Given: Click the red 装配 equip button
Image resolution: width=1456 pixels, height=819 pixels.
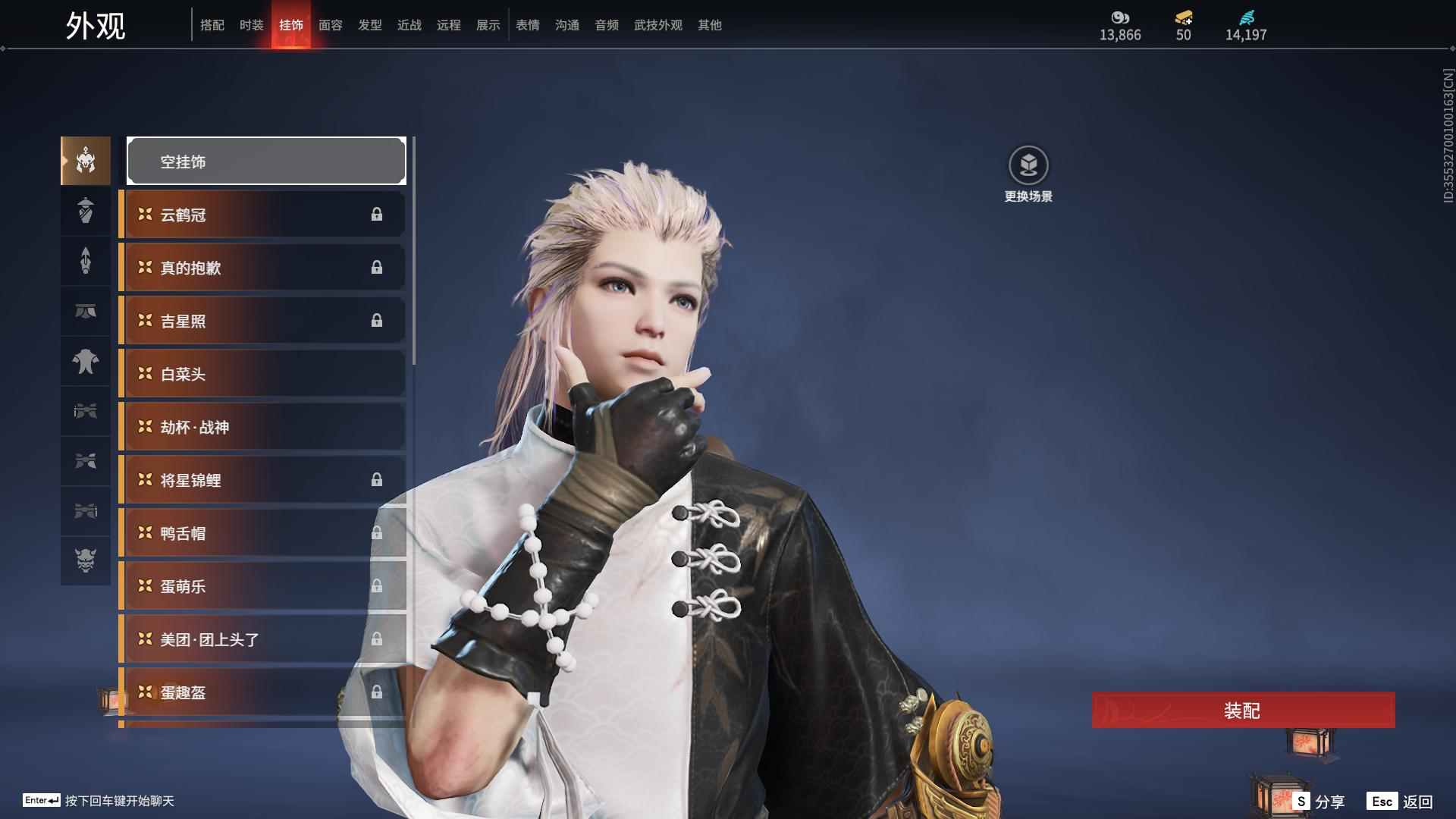Looking at the screenshot, I should 1242,711.
